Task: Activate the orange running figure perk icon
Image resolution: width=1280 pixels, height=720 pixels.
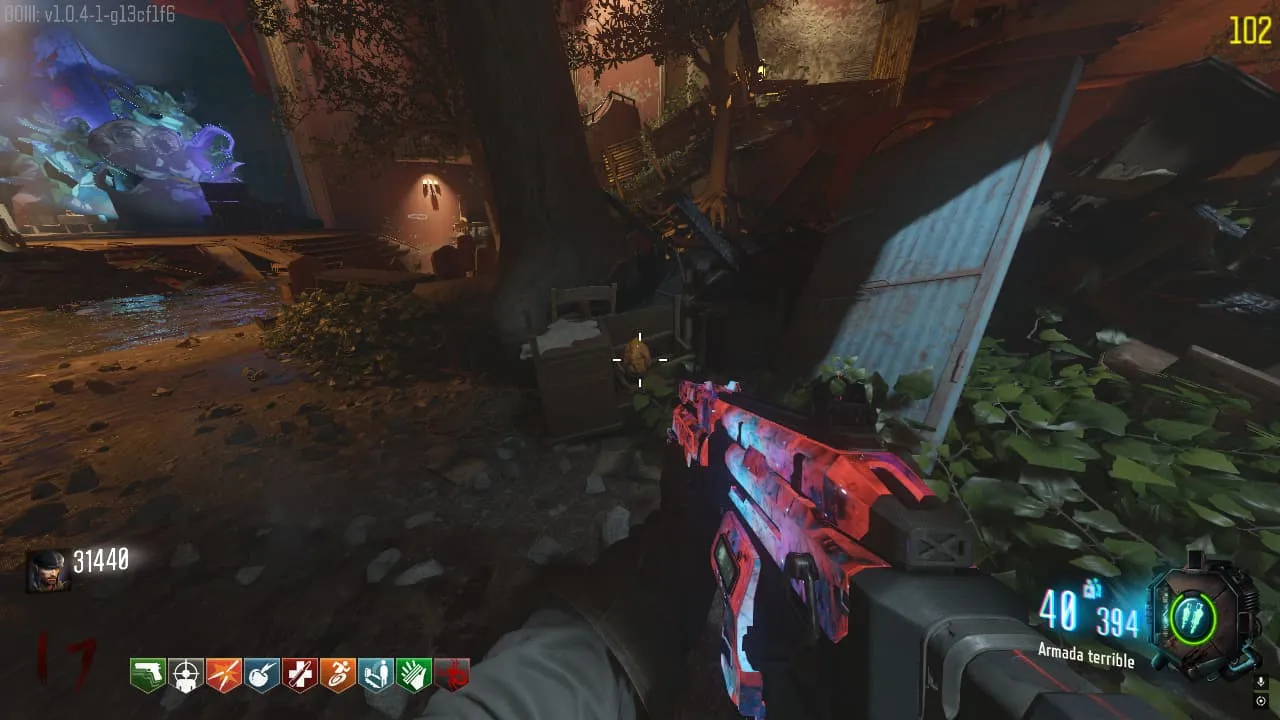Action: click(338, 675)
